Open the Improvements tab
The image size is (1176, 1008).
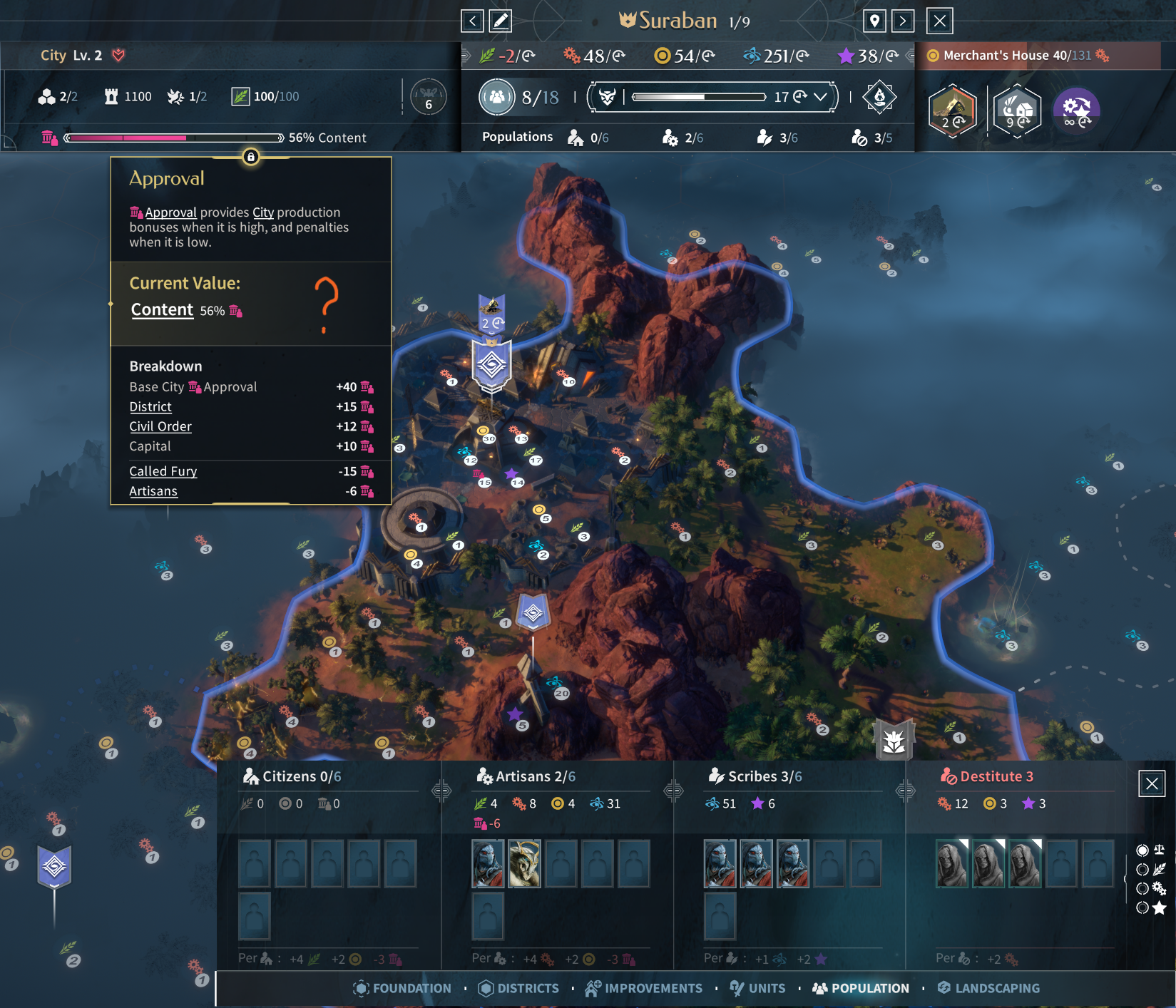(x=644, y=989)
